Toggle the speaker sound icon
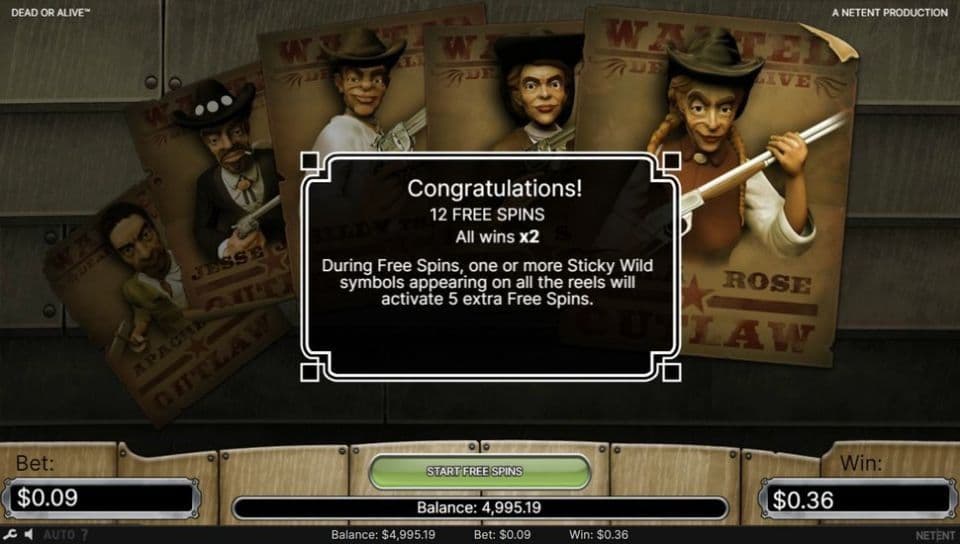The width and height of the screenshot is (960, 544). click(28, 535)
